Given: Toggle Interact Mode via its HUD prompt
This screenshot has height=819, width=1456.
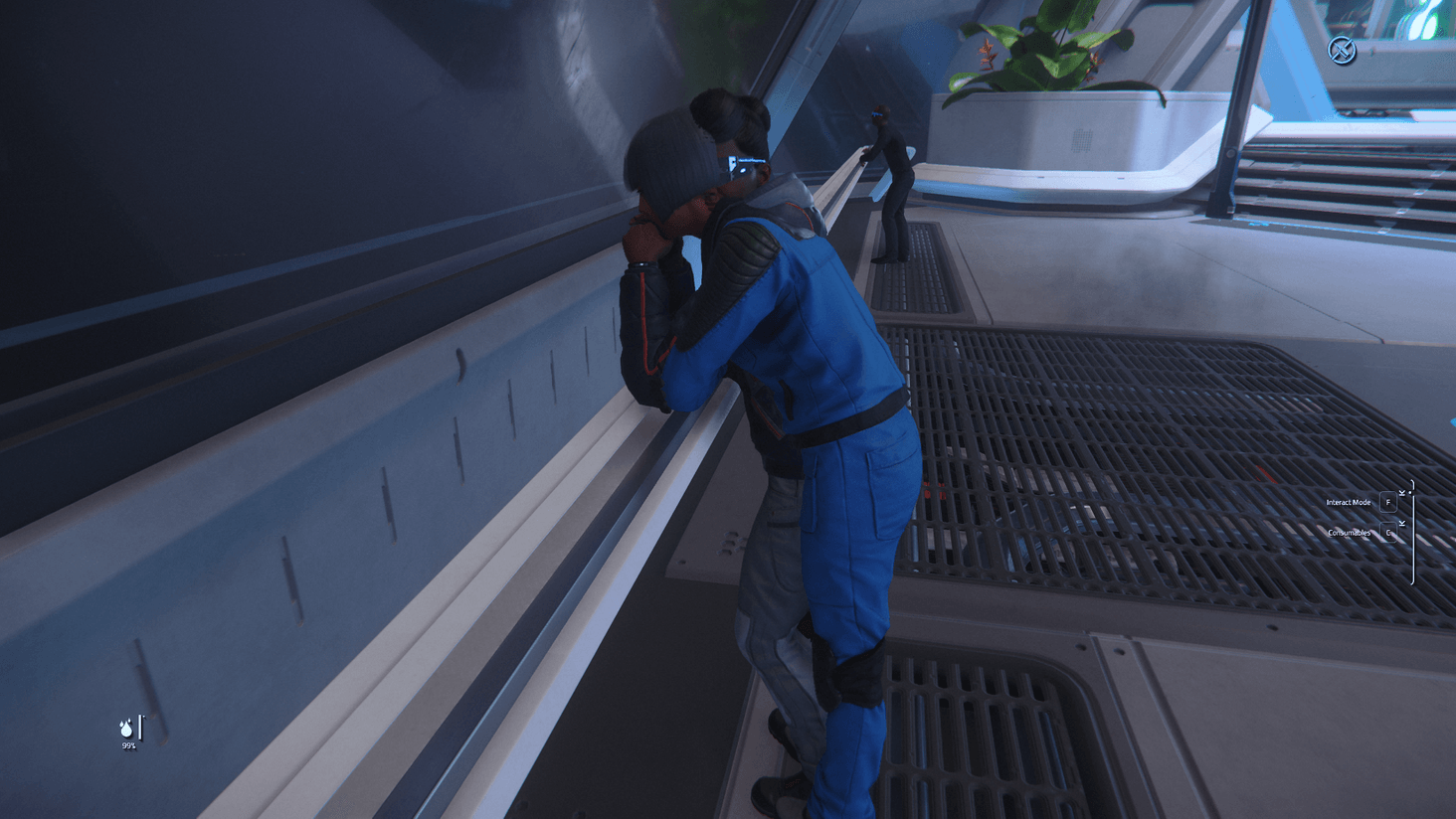Looking at the screenshot, I should tap(1351, 502).
